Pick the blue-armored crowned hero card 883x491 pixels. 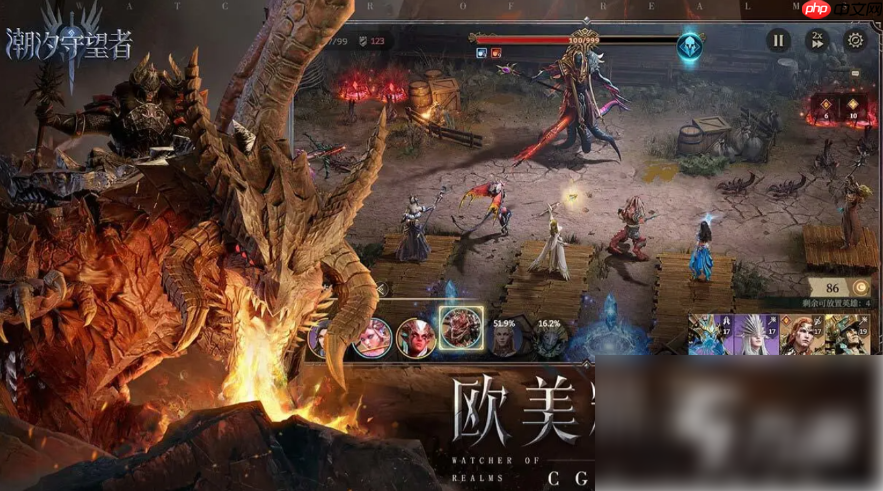click(708, 335)
